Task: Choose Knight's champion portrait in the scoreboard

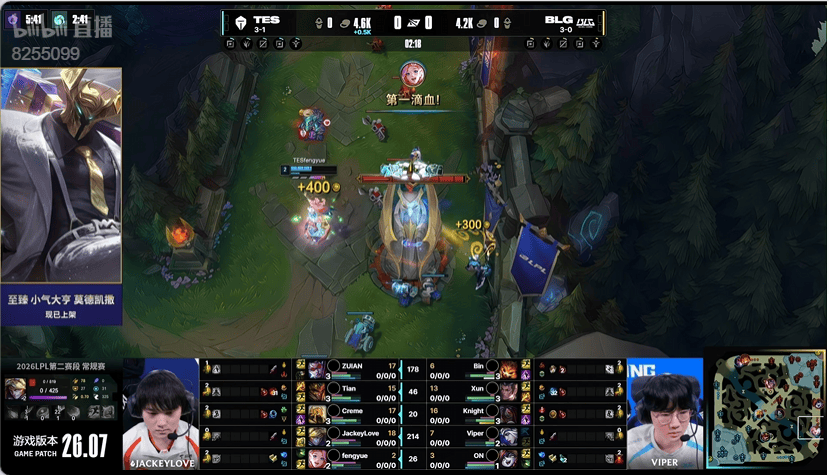Action: [x=507, y=411]
